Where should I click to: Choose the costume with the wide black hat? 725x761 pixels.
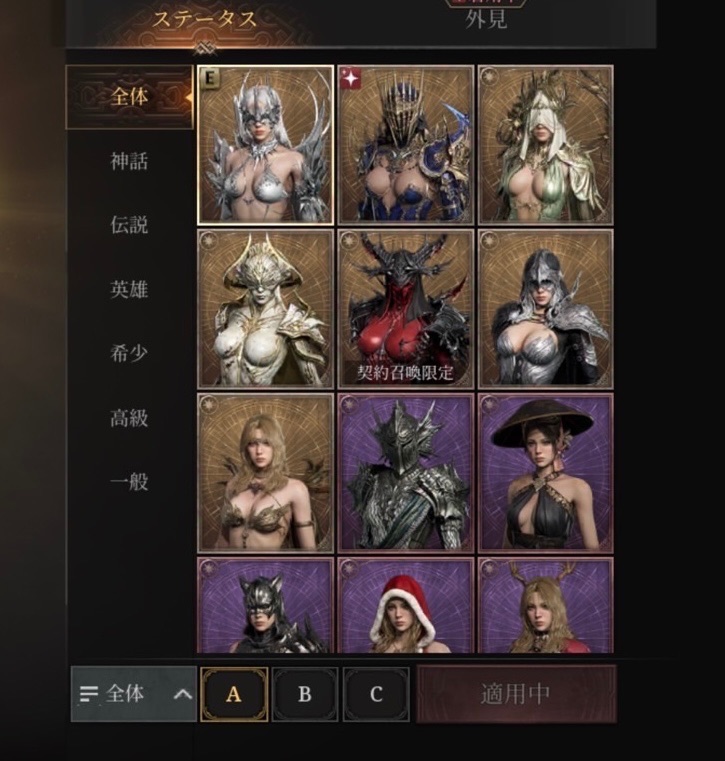coord(545,471)
